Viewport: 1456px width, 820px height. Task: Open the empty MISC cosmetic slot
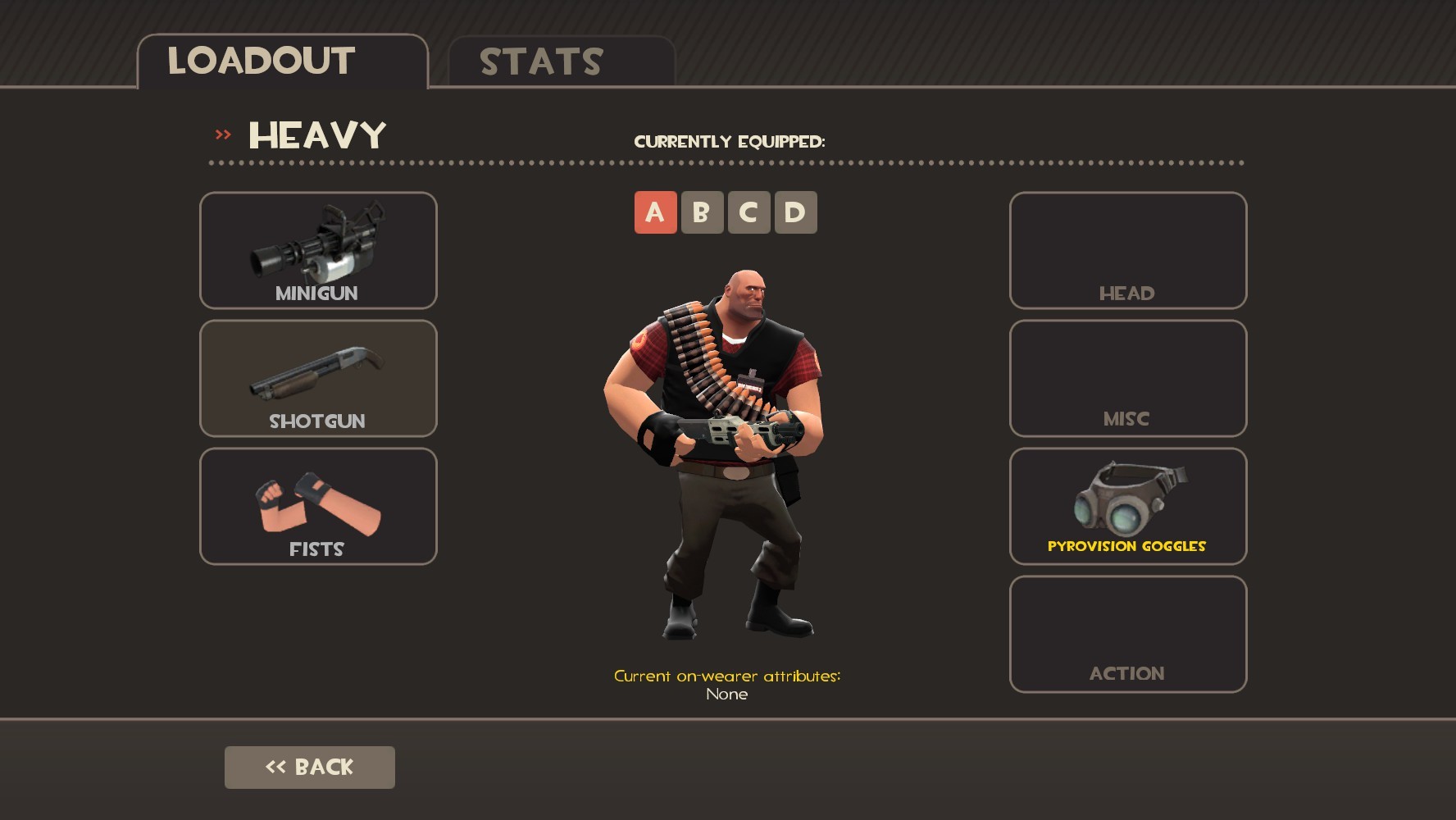(x=1127, y=378)
